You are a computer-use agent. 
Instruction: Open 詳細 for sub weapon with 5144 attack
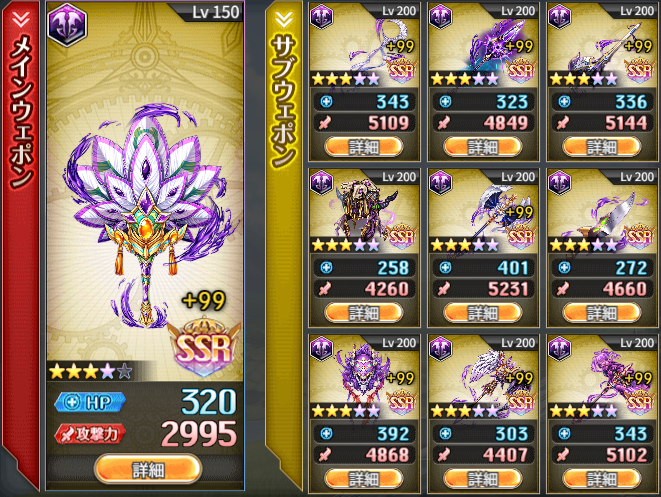(x=602, y=146)
